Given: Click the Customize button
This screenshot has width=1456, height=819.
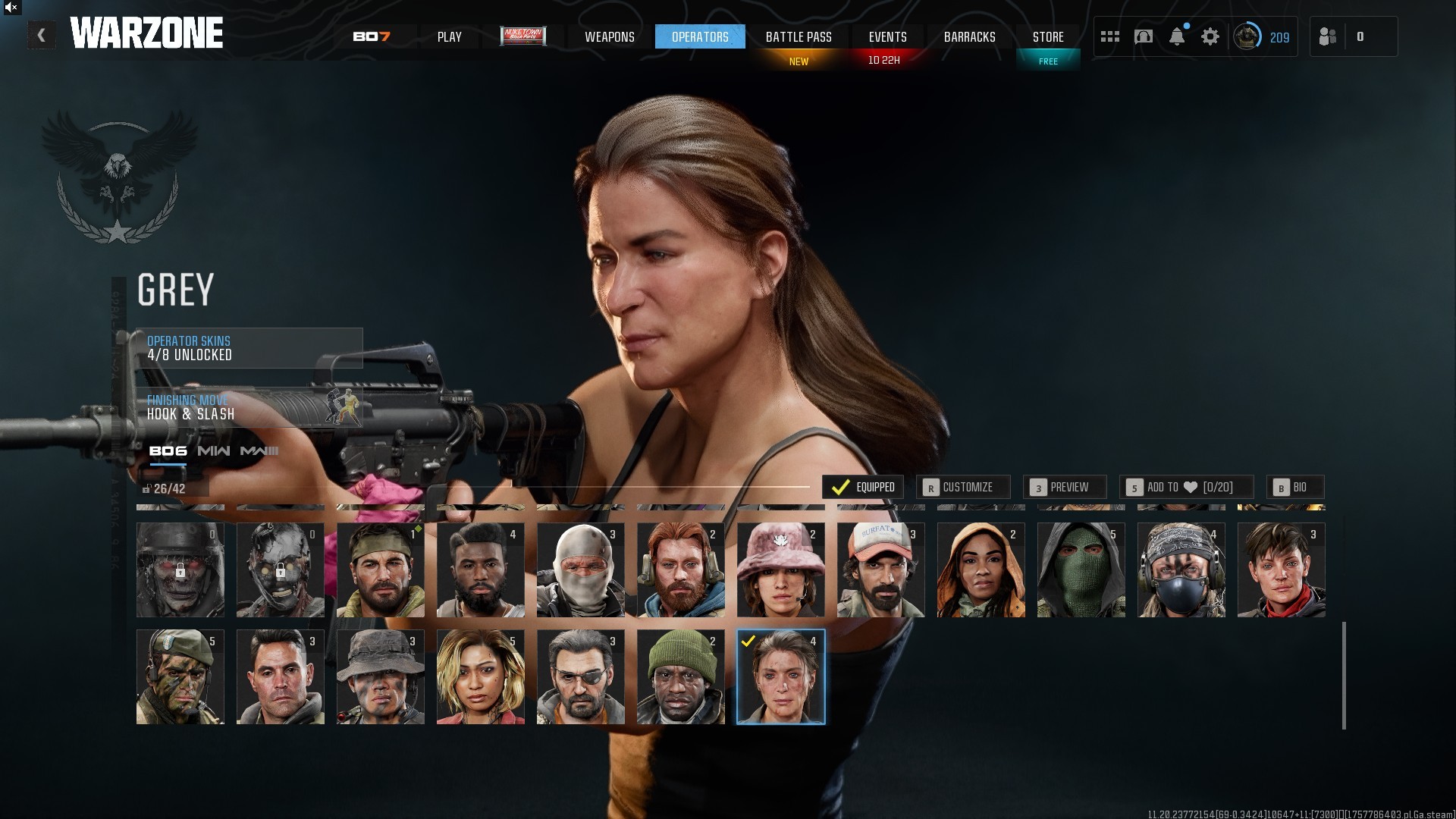Looking at the screenshot, I should pyautogui.click(x=962, y=487).
